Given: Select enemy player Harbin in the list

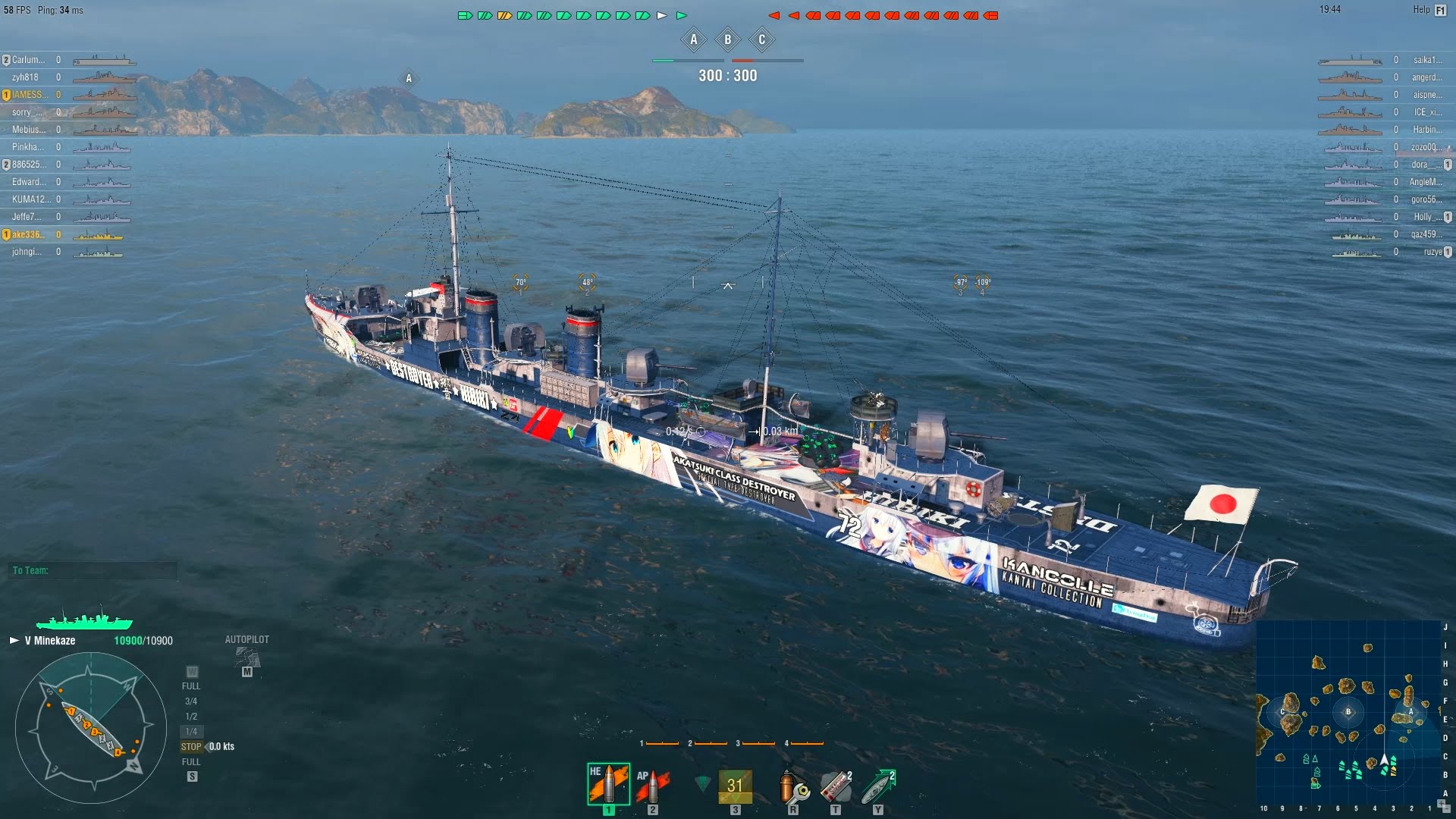Looking at the screenshot, I should 1427,130.
